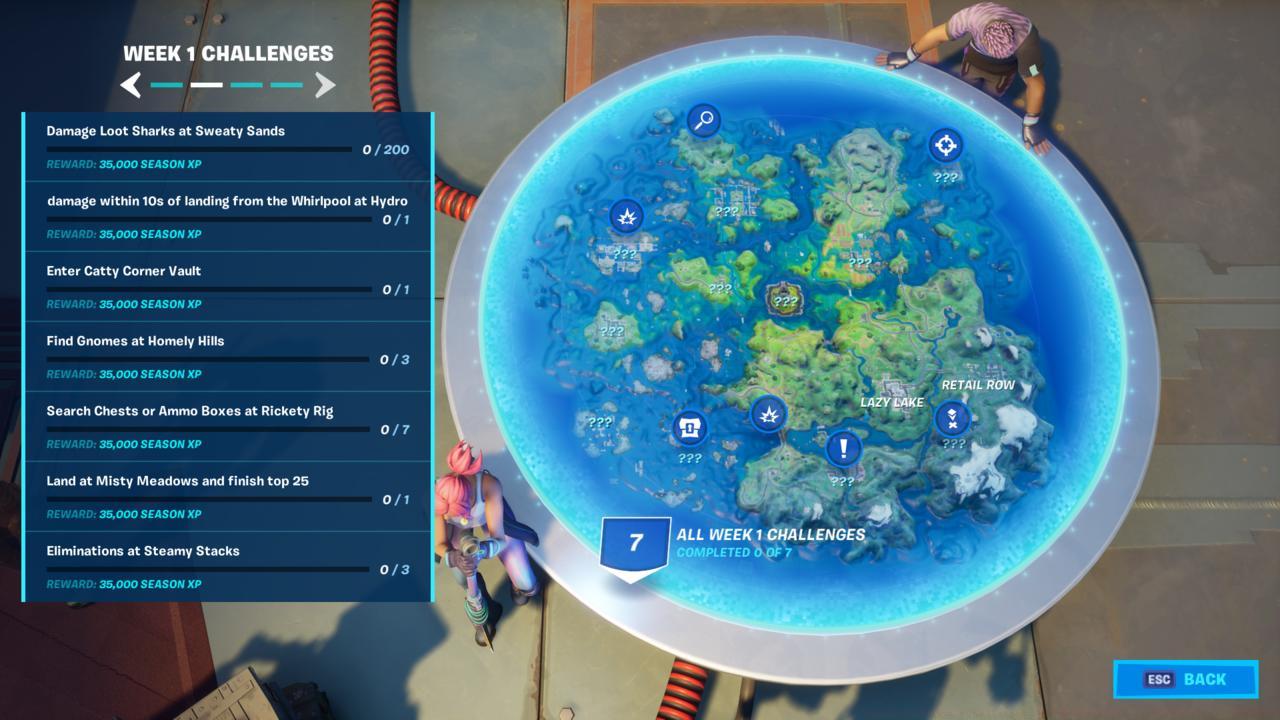This screenshot has width=1280, height=720.
Task: Go to the previous week using the left arrow
Action: pos(131,85)
